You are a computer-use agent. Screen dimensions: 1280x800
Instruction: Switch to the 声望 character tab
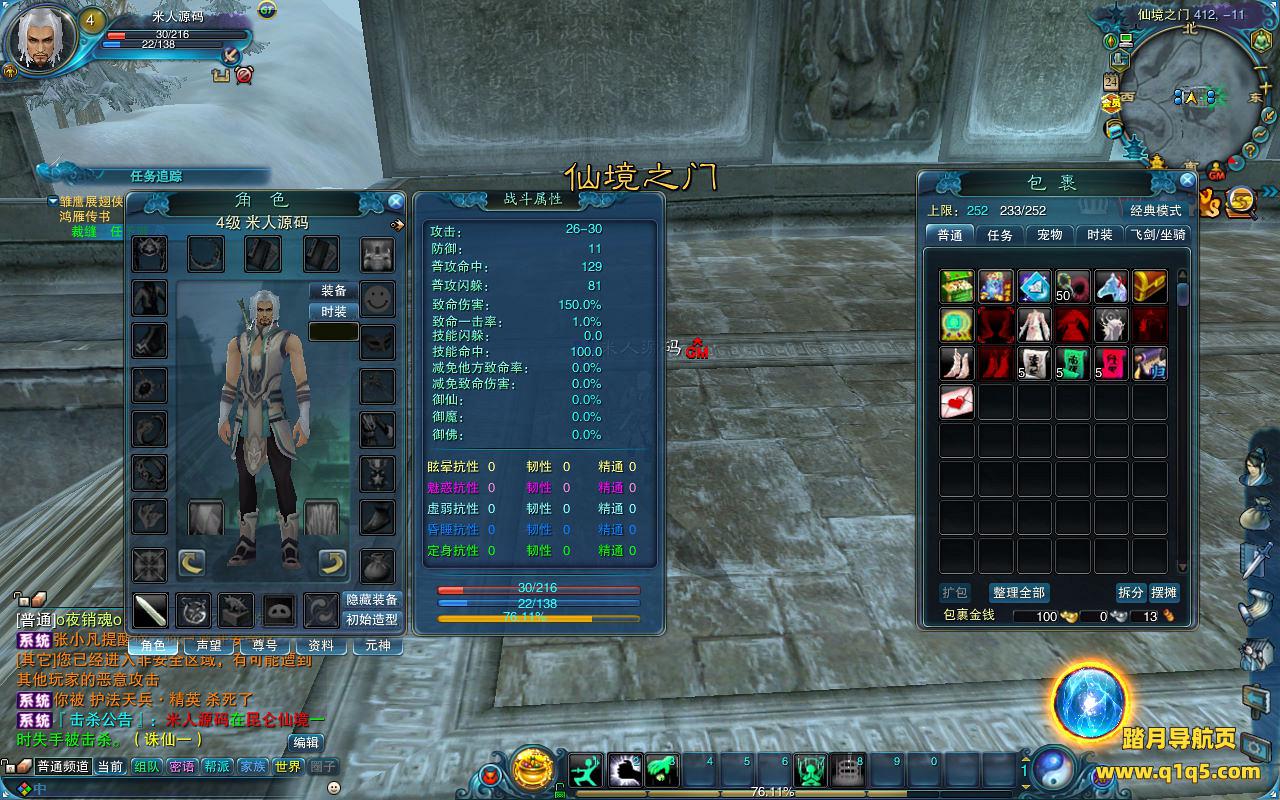click(x=209, y=646)
